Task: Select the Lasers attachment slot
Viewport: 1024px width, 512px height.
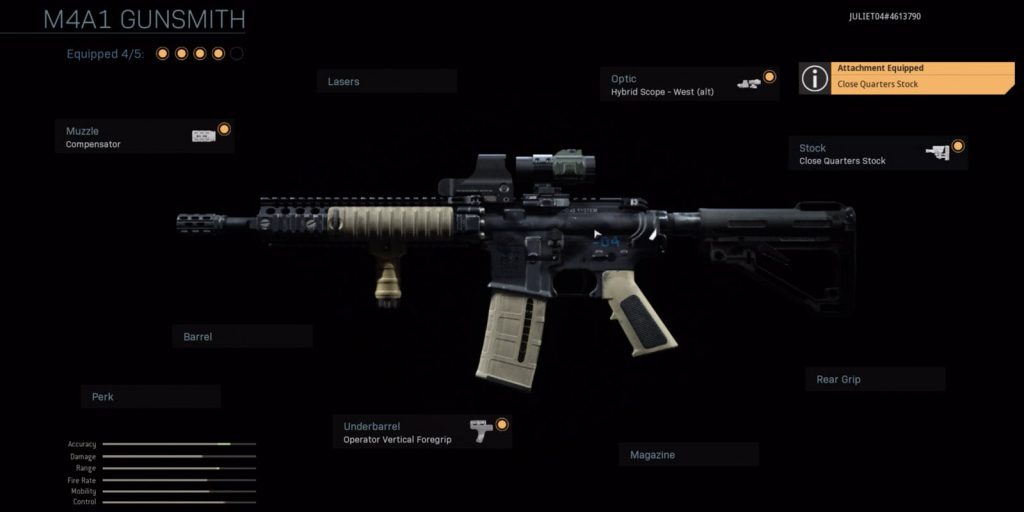Action: coord(386,81)
